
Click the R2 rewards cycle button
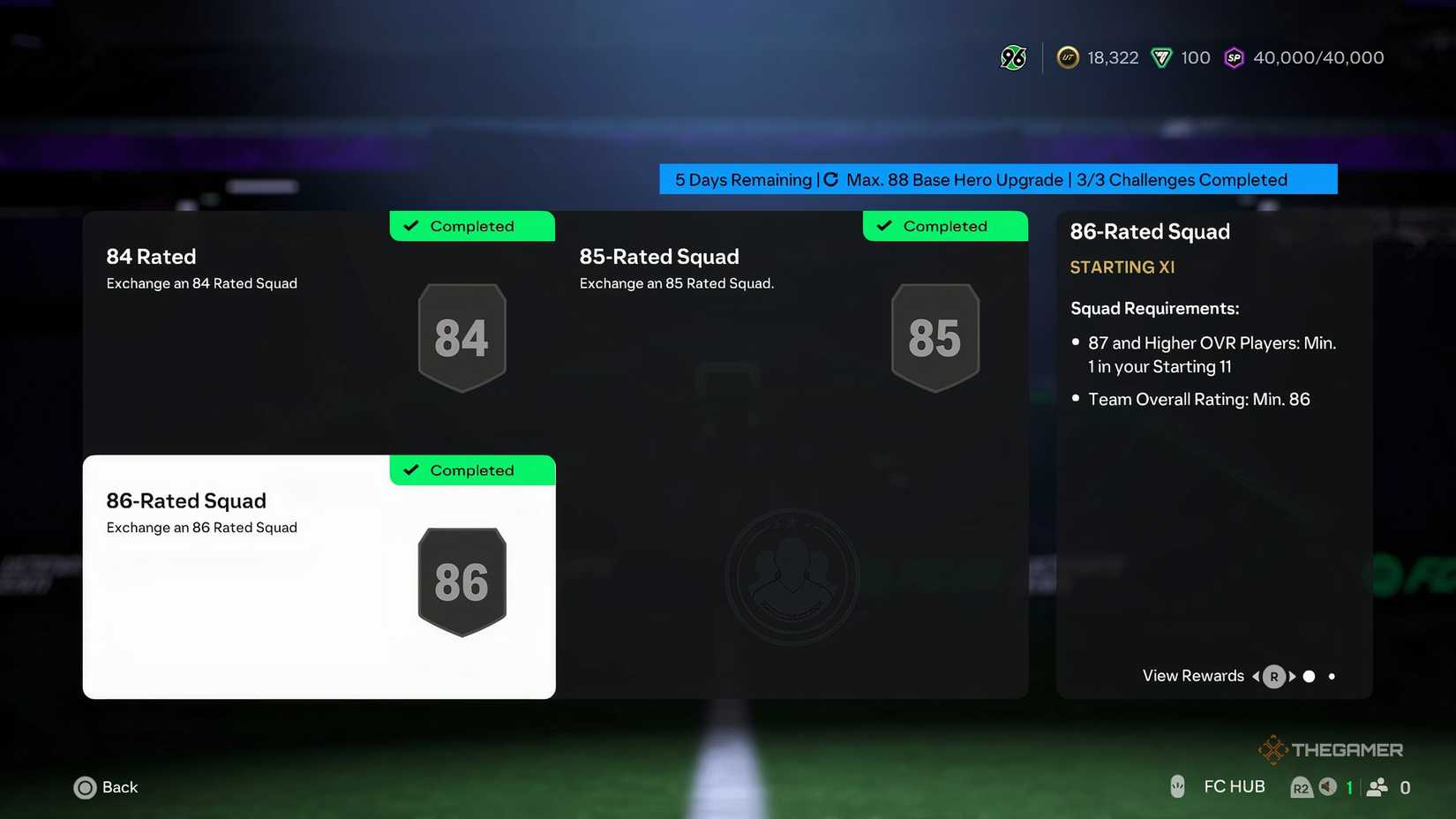point(1302,786)
